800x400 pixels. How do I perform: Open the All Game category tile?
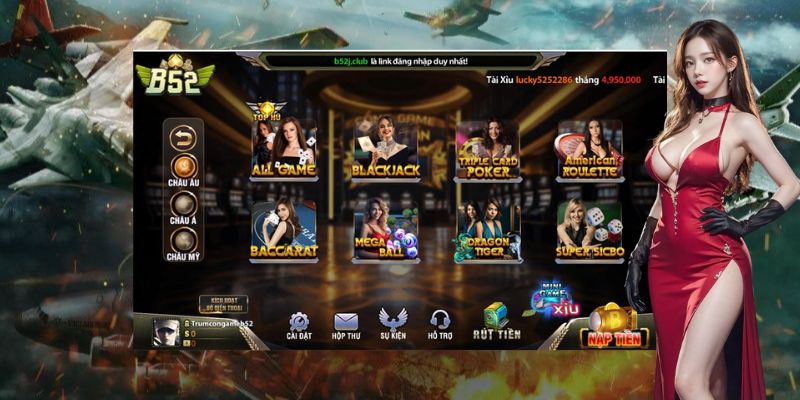[283, 147]
